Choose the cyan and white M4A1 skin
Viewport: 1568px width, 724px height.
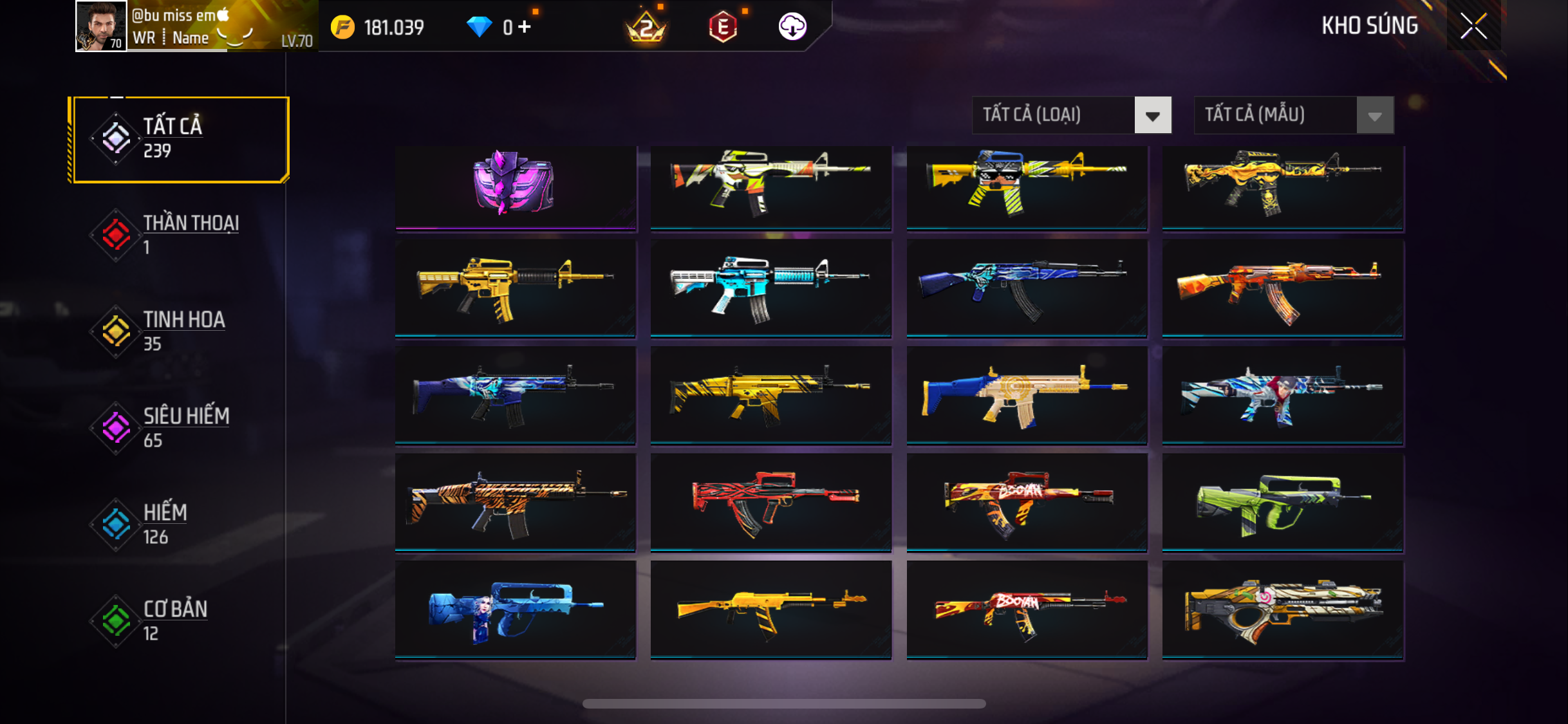[x=770, y=288]
